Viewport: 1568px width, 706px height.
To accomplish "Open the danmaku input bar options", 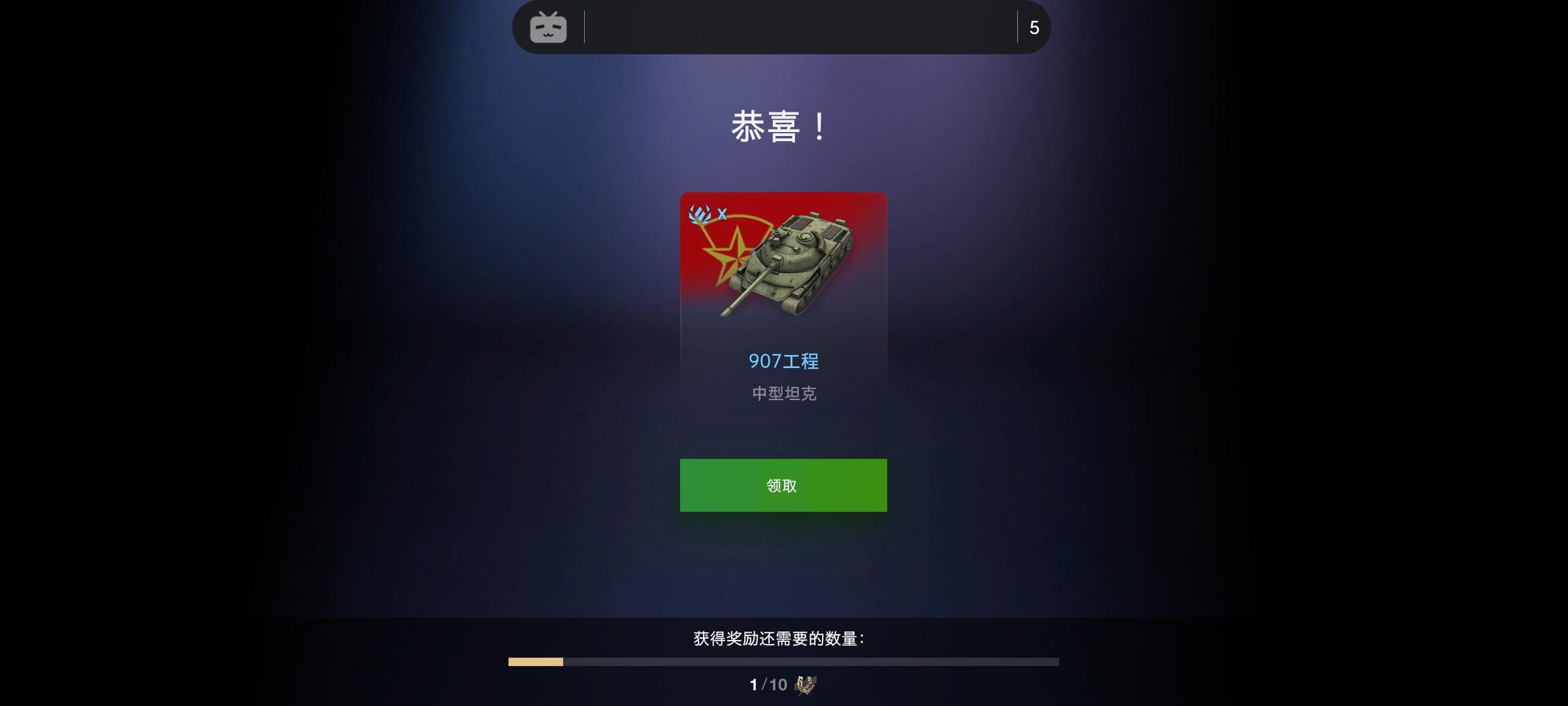I will click(784, 27).
